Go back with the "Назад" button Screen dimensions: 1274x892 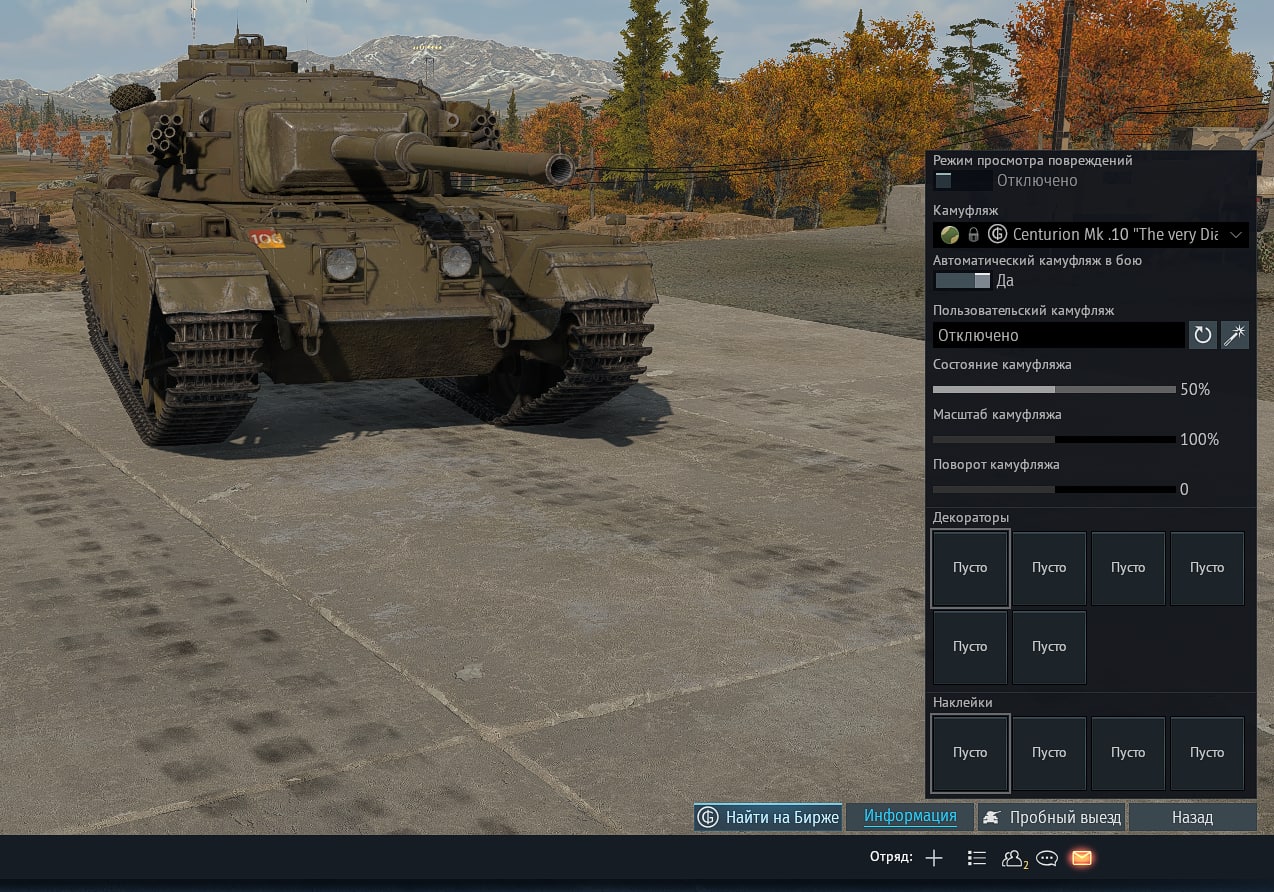tap(1192, 817)
